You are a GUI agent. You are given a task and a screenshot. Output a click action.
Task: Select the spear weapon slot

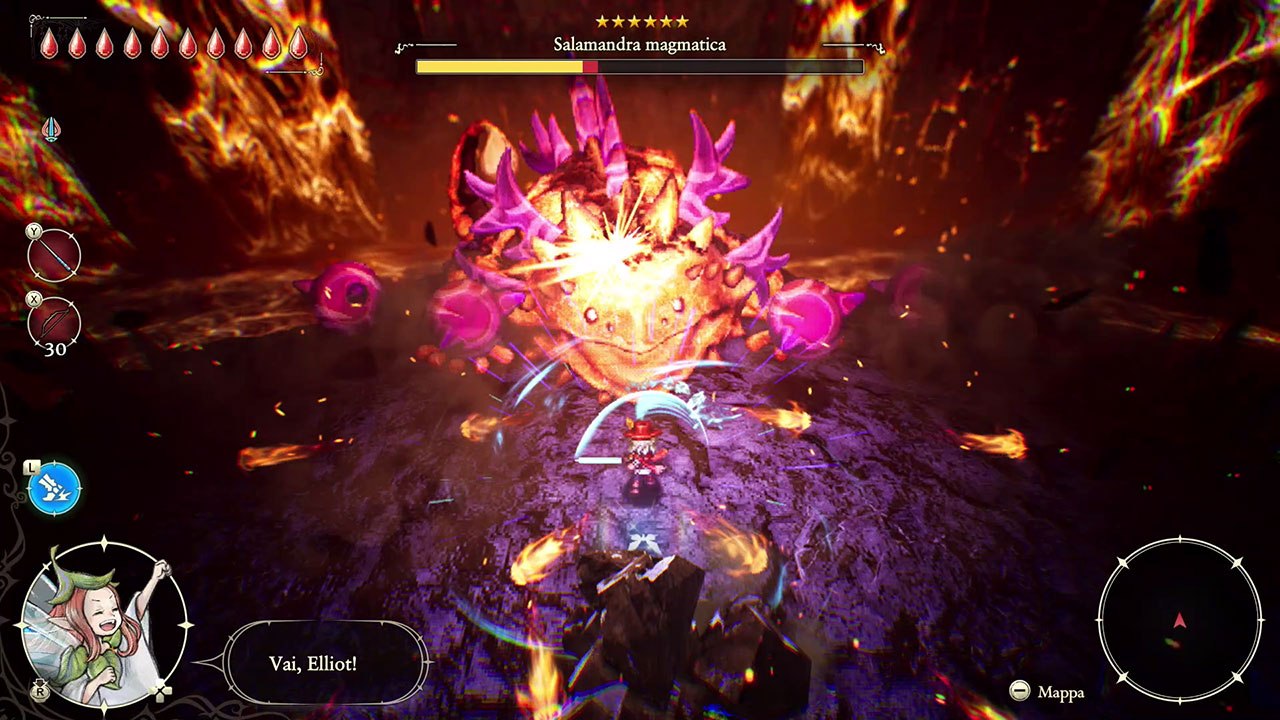click(x=54, y=256)
